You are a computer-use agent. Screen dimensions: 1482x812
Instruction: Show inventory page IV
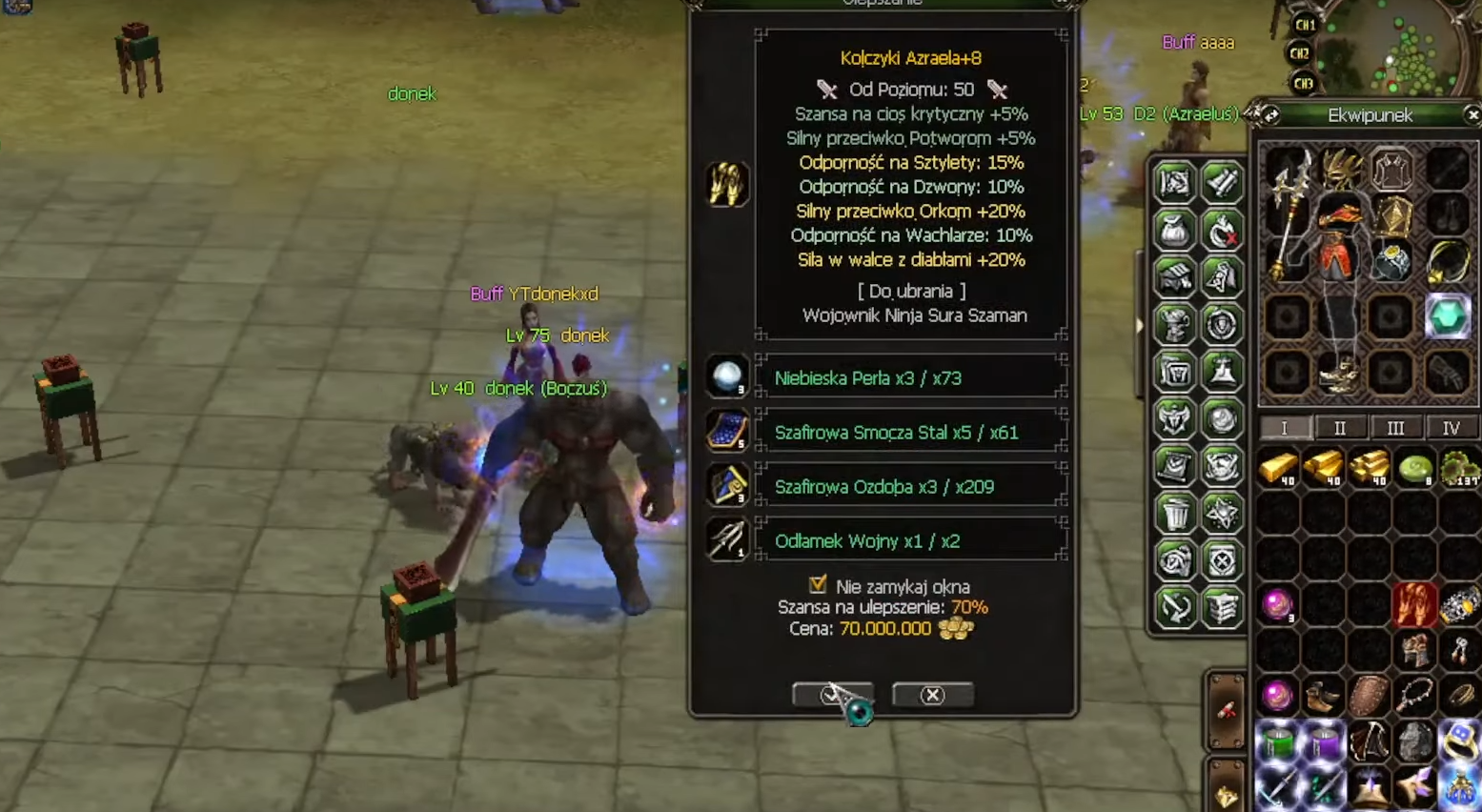(x=1451, y=428)
